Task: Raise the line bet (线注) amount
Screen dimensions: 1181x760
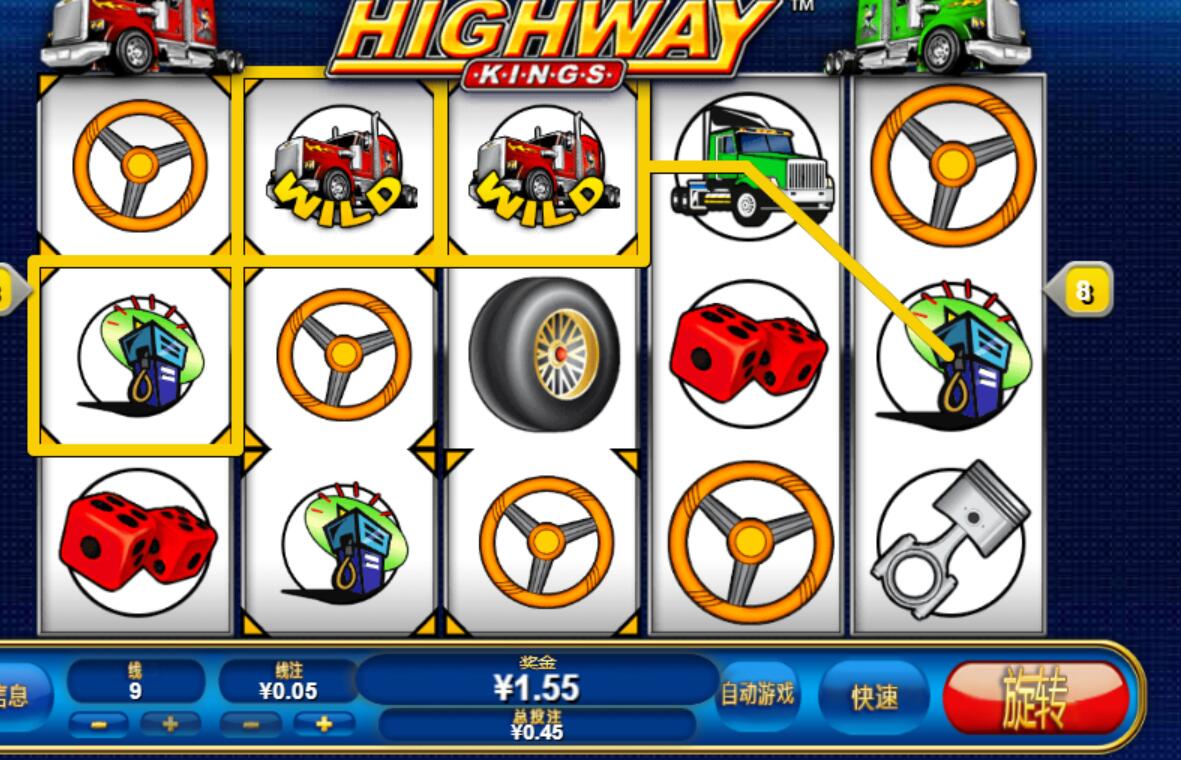Action: (x=322, y=723)
